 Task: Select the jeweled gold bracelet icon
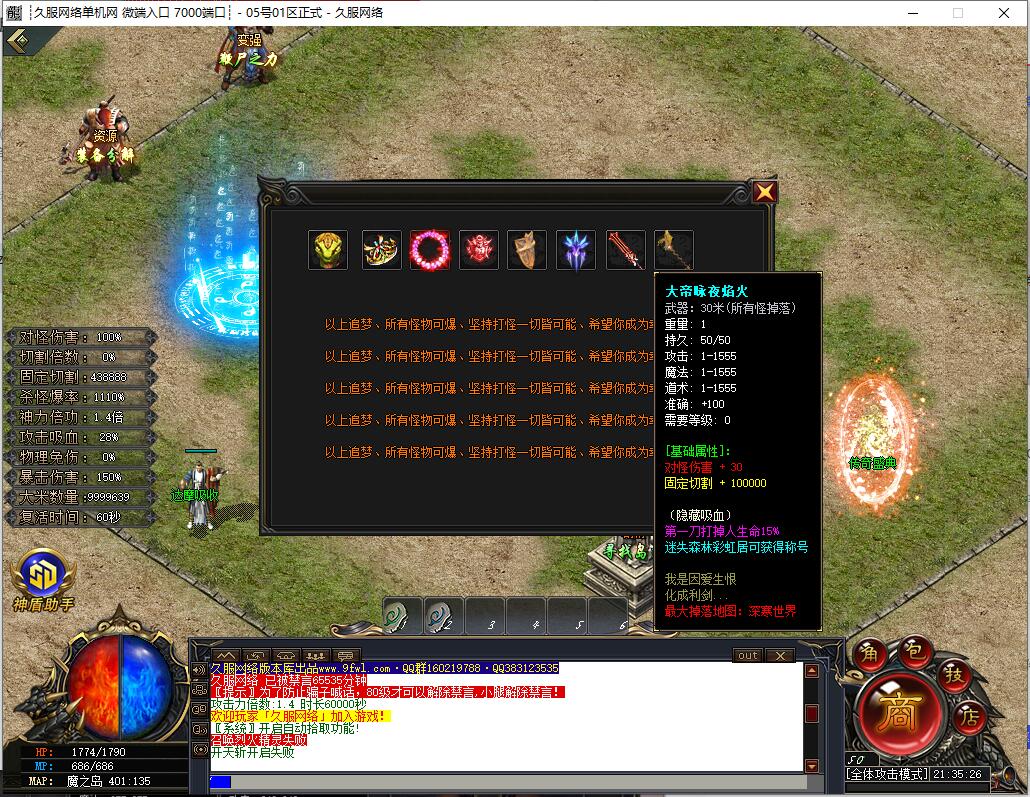[x=382, y=250]
